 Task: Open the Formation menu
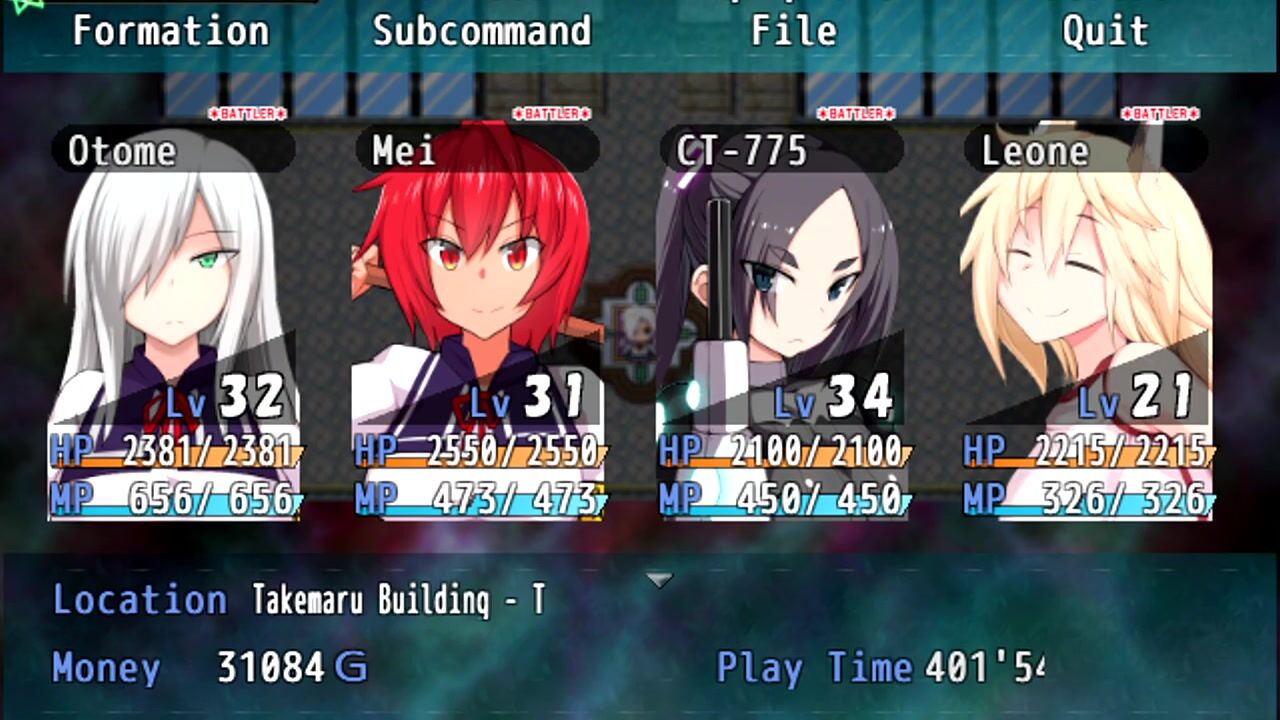171,32
